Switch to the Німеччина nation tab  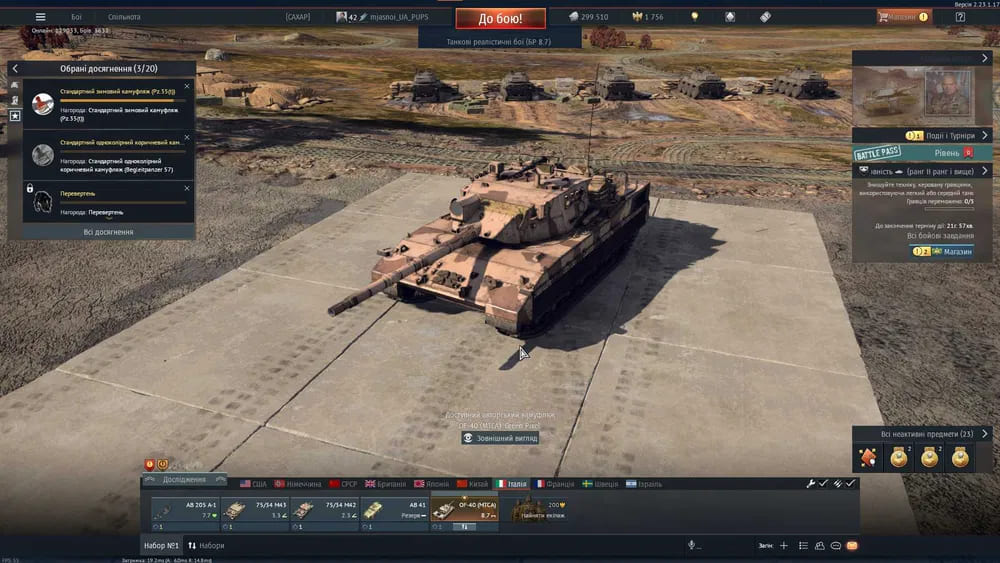click(298, 484)
